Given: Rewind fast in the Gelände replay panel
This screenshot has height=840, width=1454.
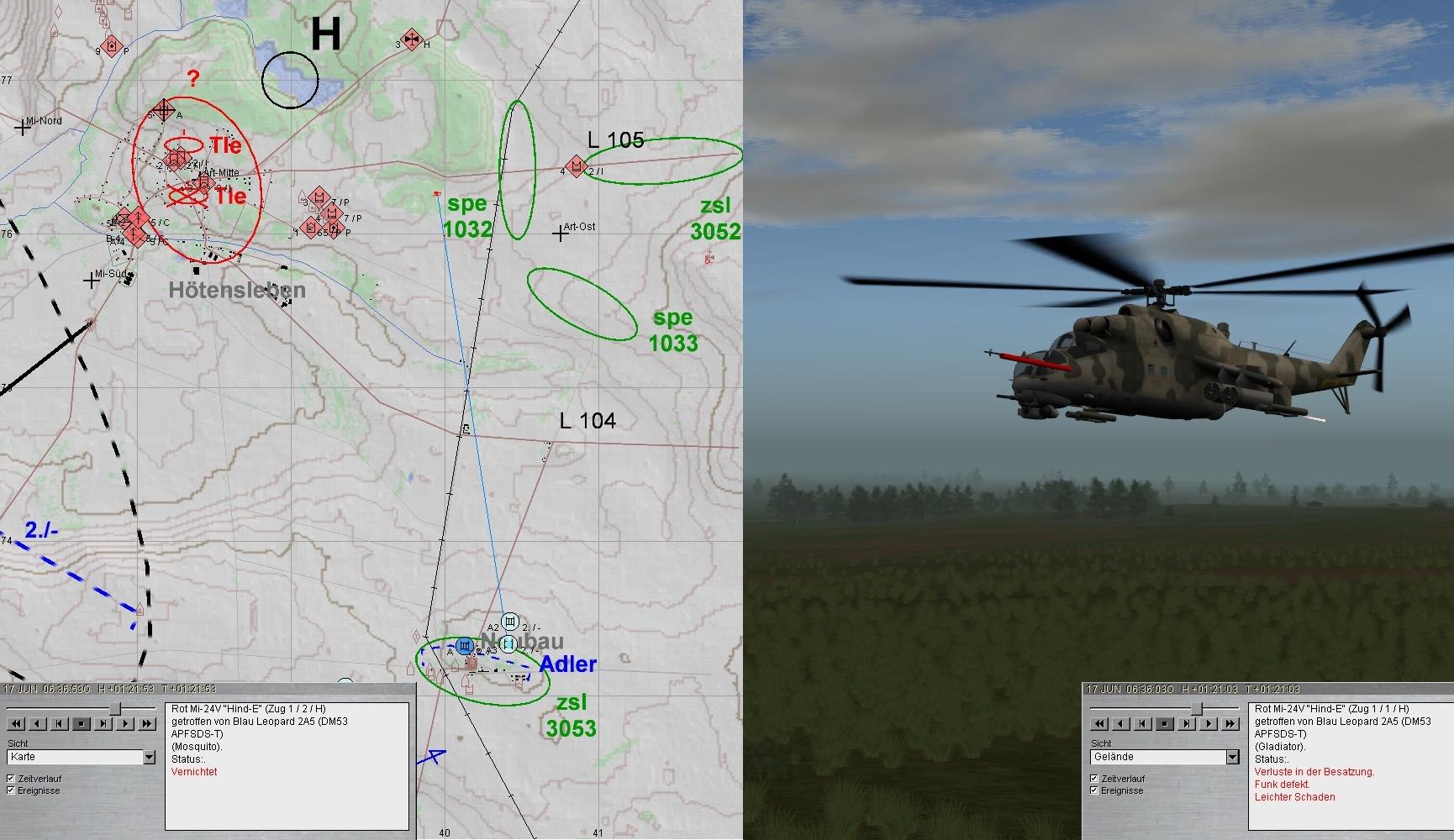Looking at the screenshot, I should pos(1099,723).
